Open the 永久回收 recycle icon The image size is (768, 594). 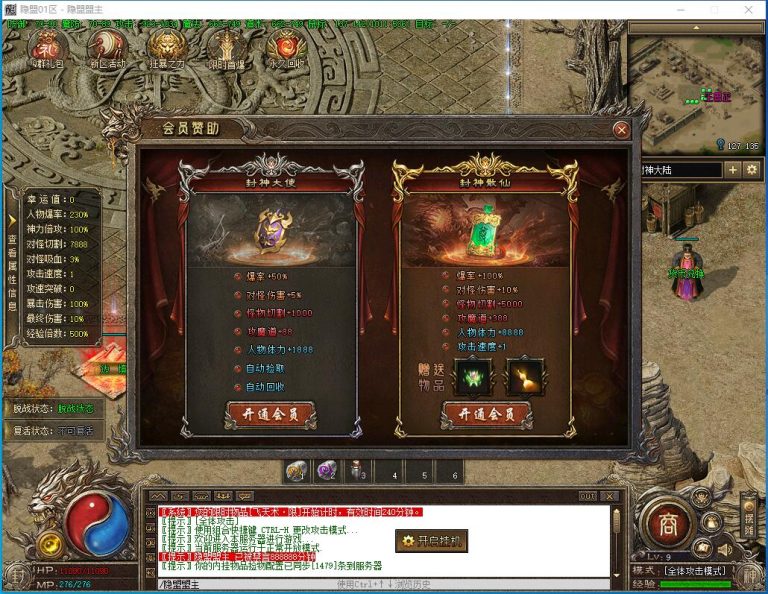point(286,46)
